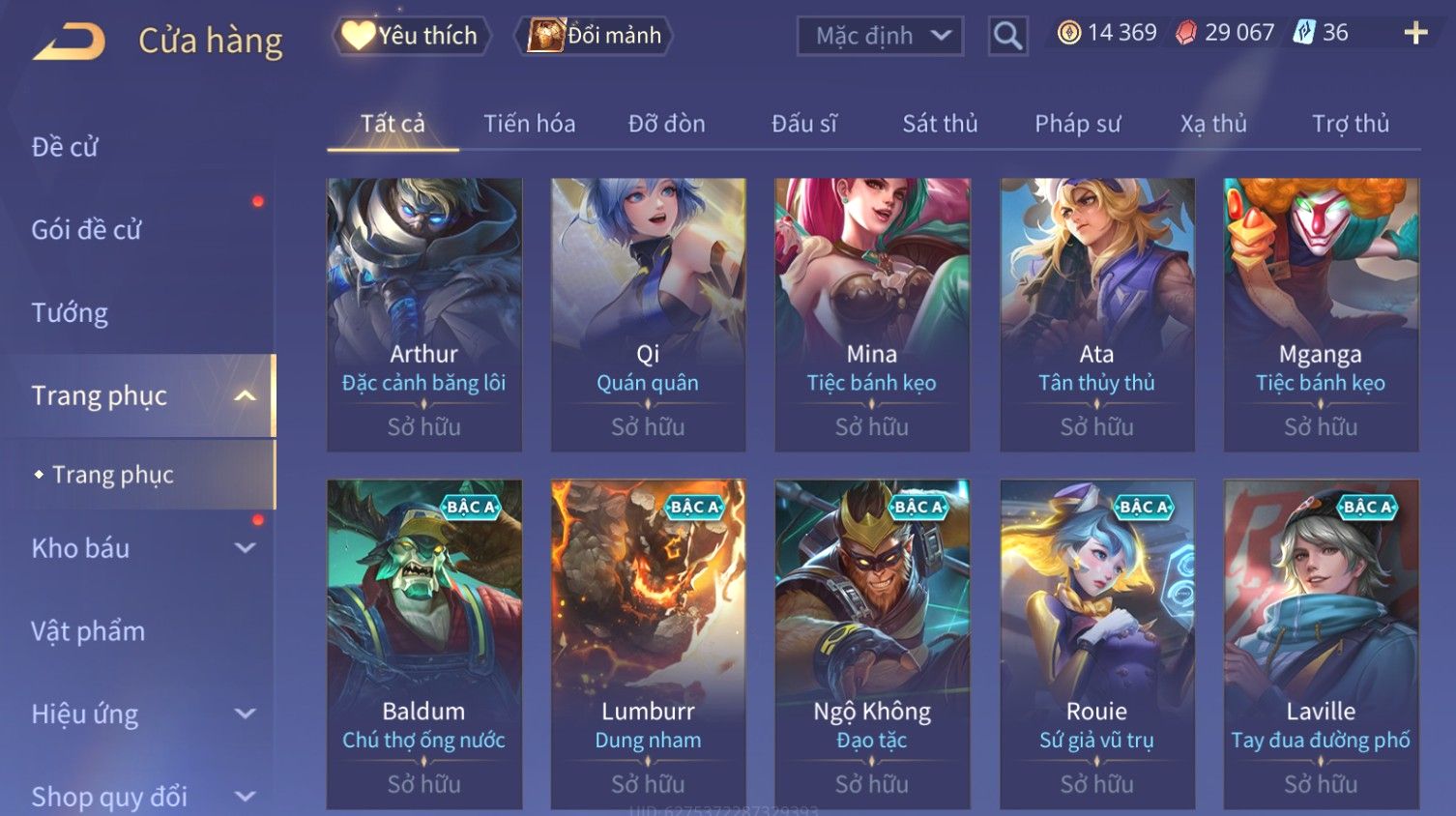
Task: Select Arthur's Đặc cảnh băng lôi skin
Action: point(424,314)
